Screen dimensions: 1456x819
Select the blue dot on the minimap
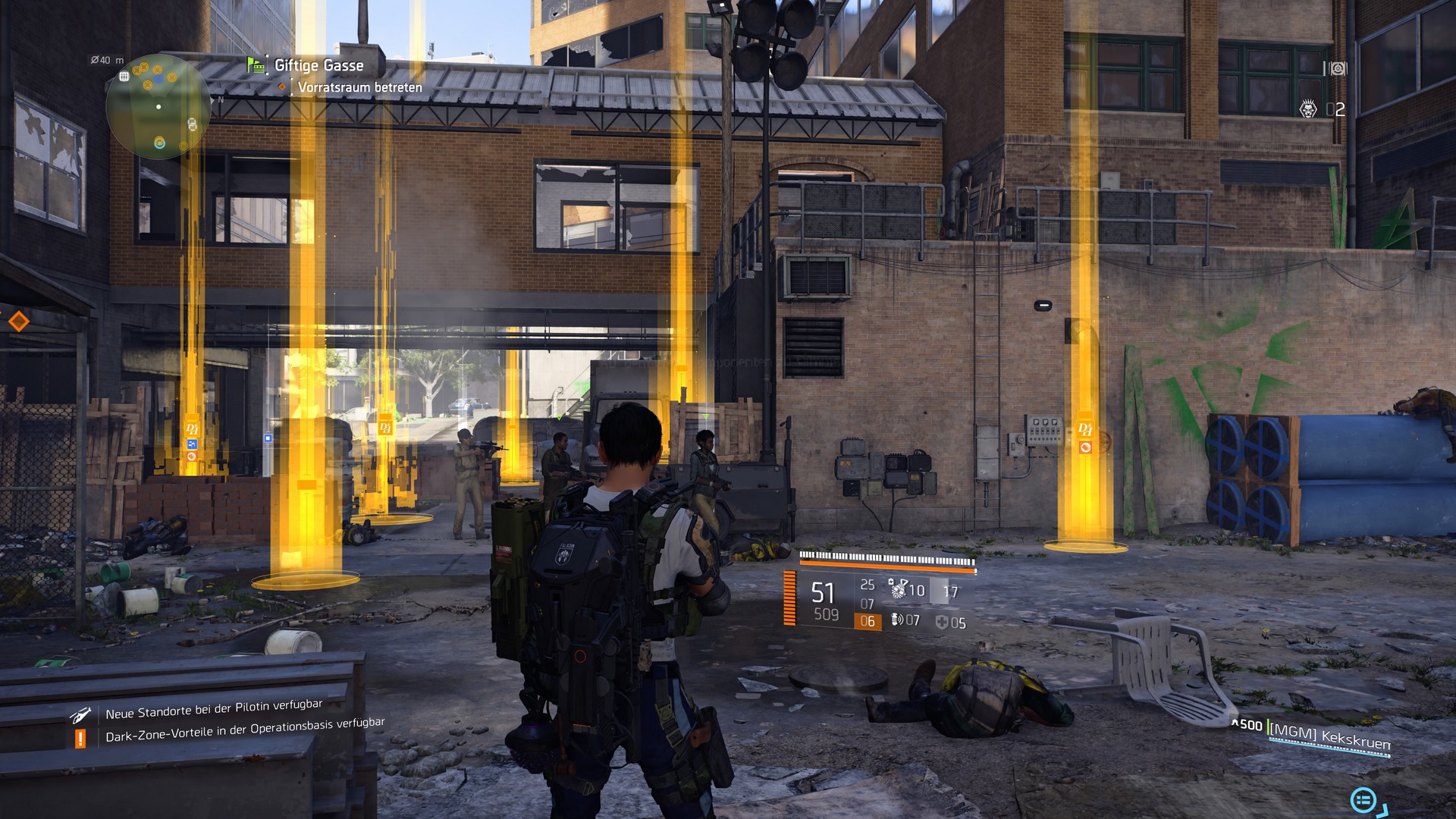pos(158,78)
